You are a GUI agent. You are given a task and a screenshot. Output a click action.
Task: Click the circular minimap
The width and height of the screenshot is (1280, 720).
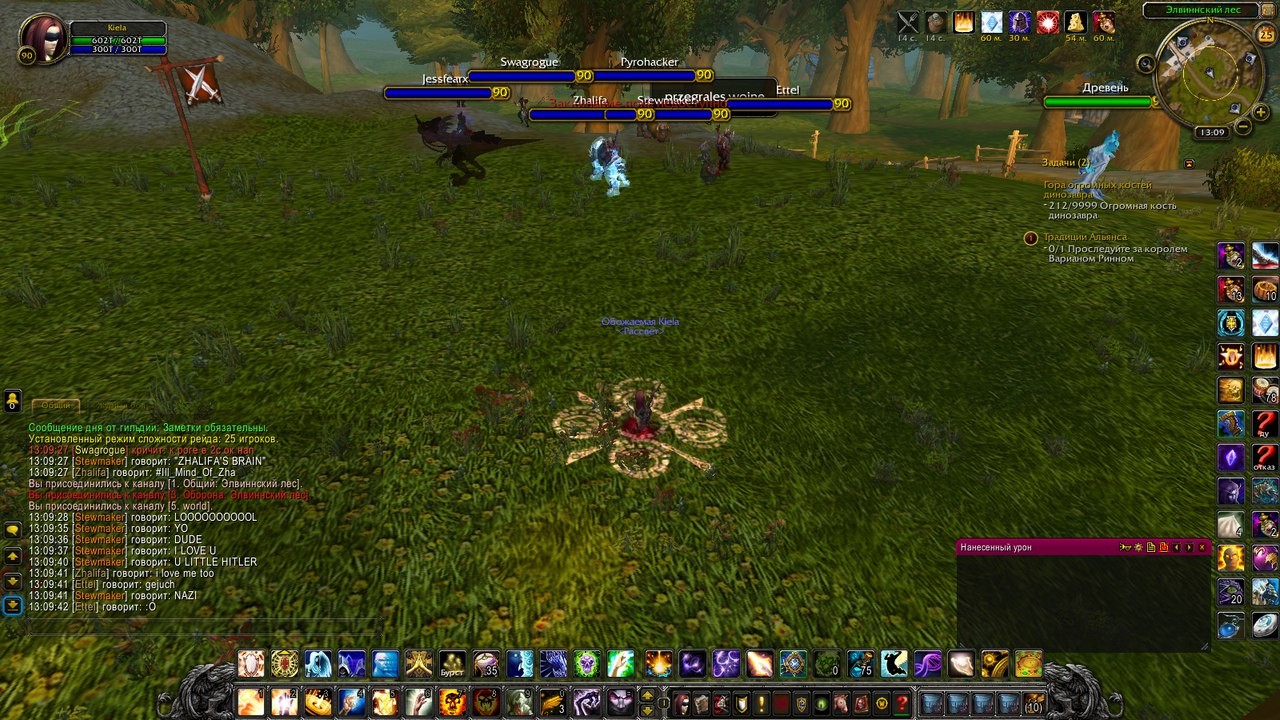(x=1207, y=73)
